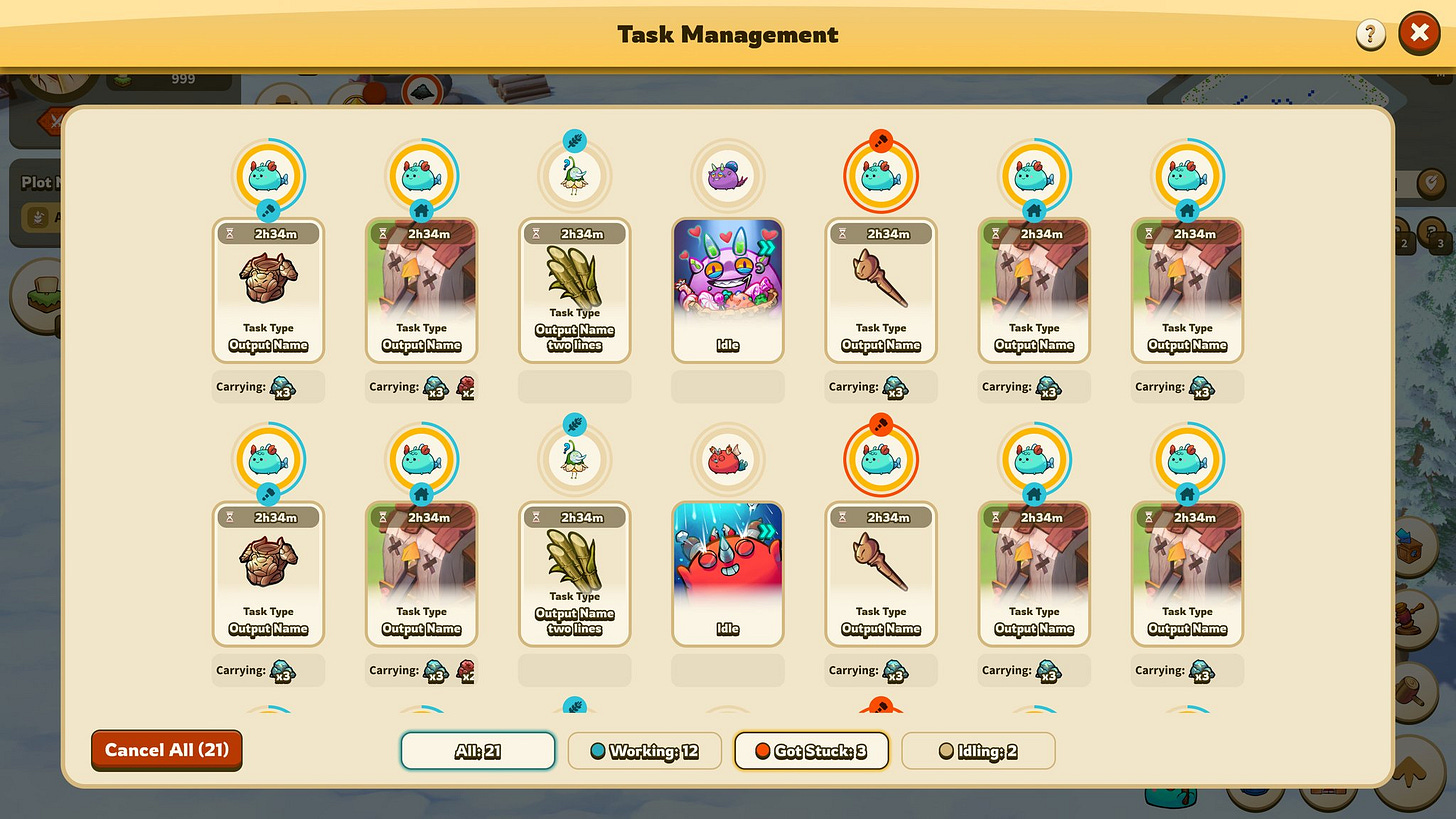Open help via the question mark icon
The image size is (1456, 819).
point(1370,33)
